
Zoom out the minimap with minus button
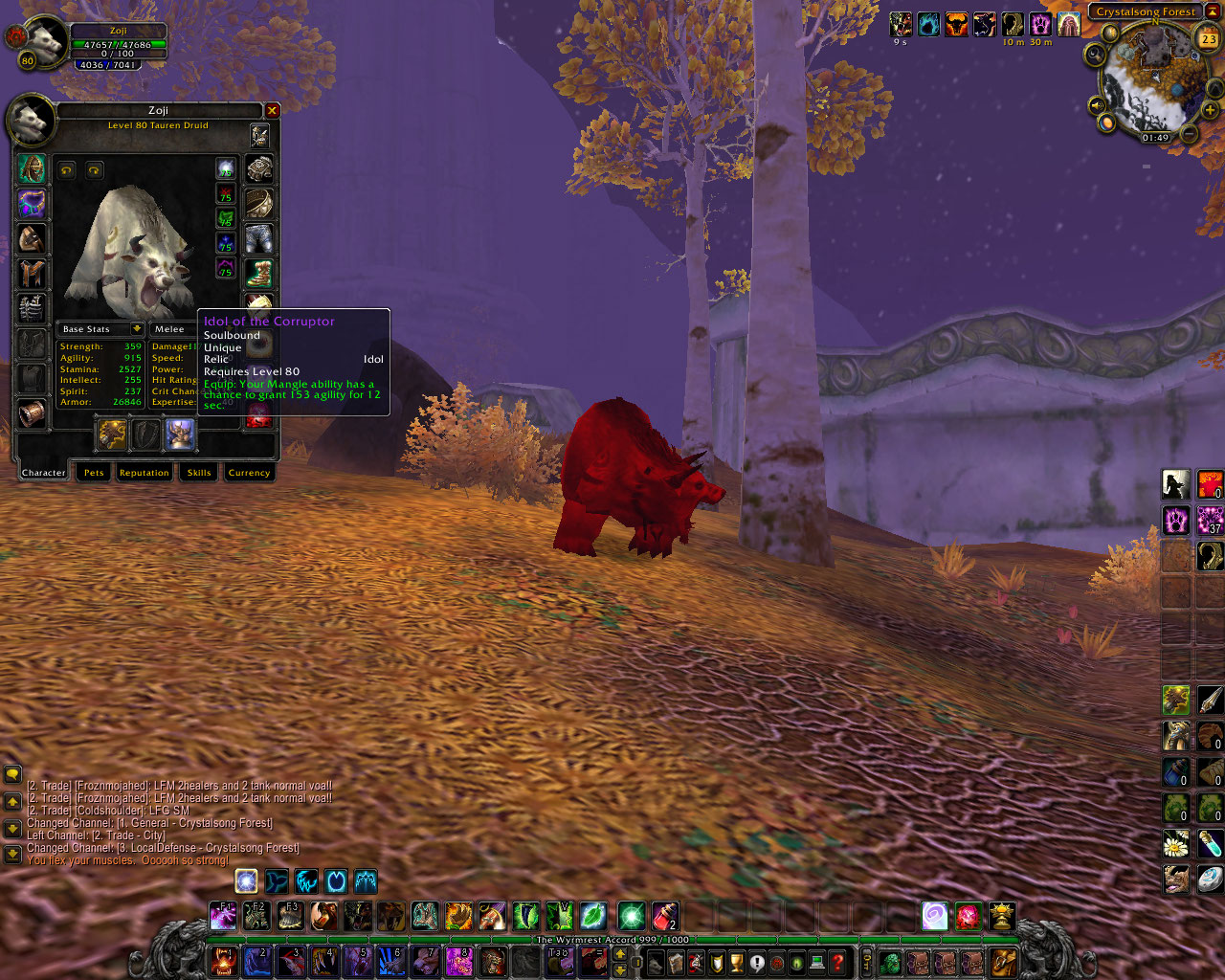pos(1188,134)
